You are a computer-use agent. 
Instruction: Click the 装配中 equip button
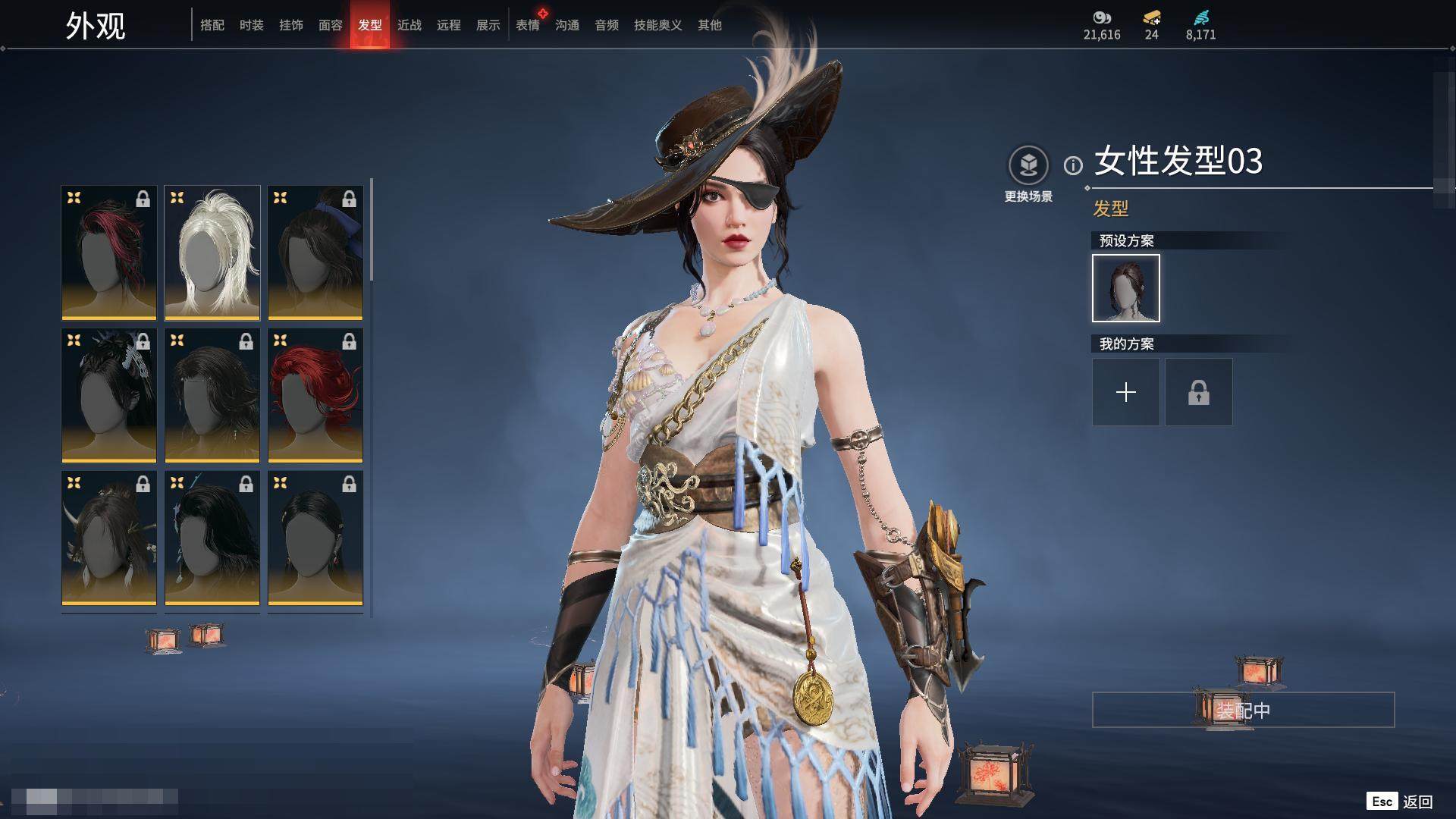pos(1243,710)
